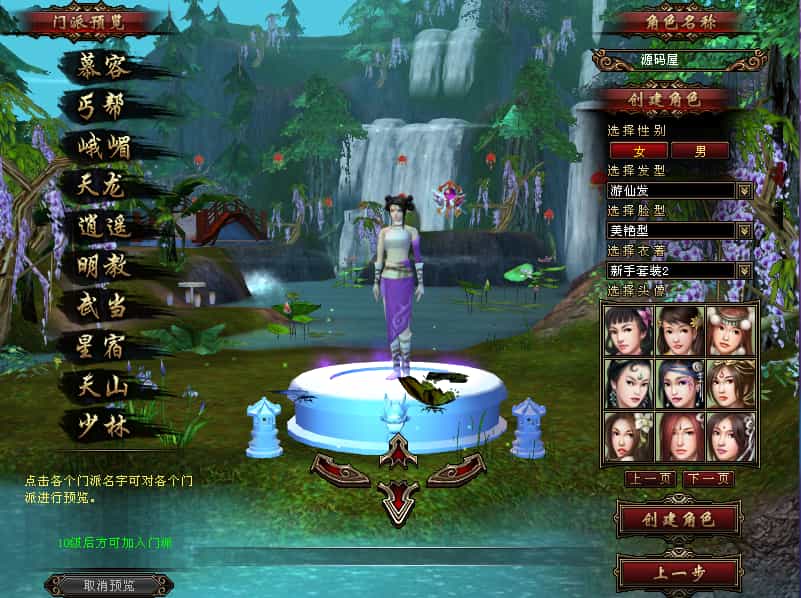Choose the 星宿 sect preview

pos(104,346)
